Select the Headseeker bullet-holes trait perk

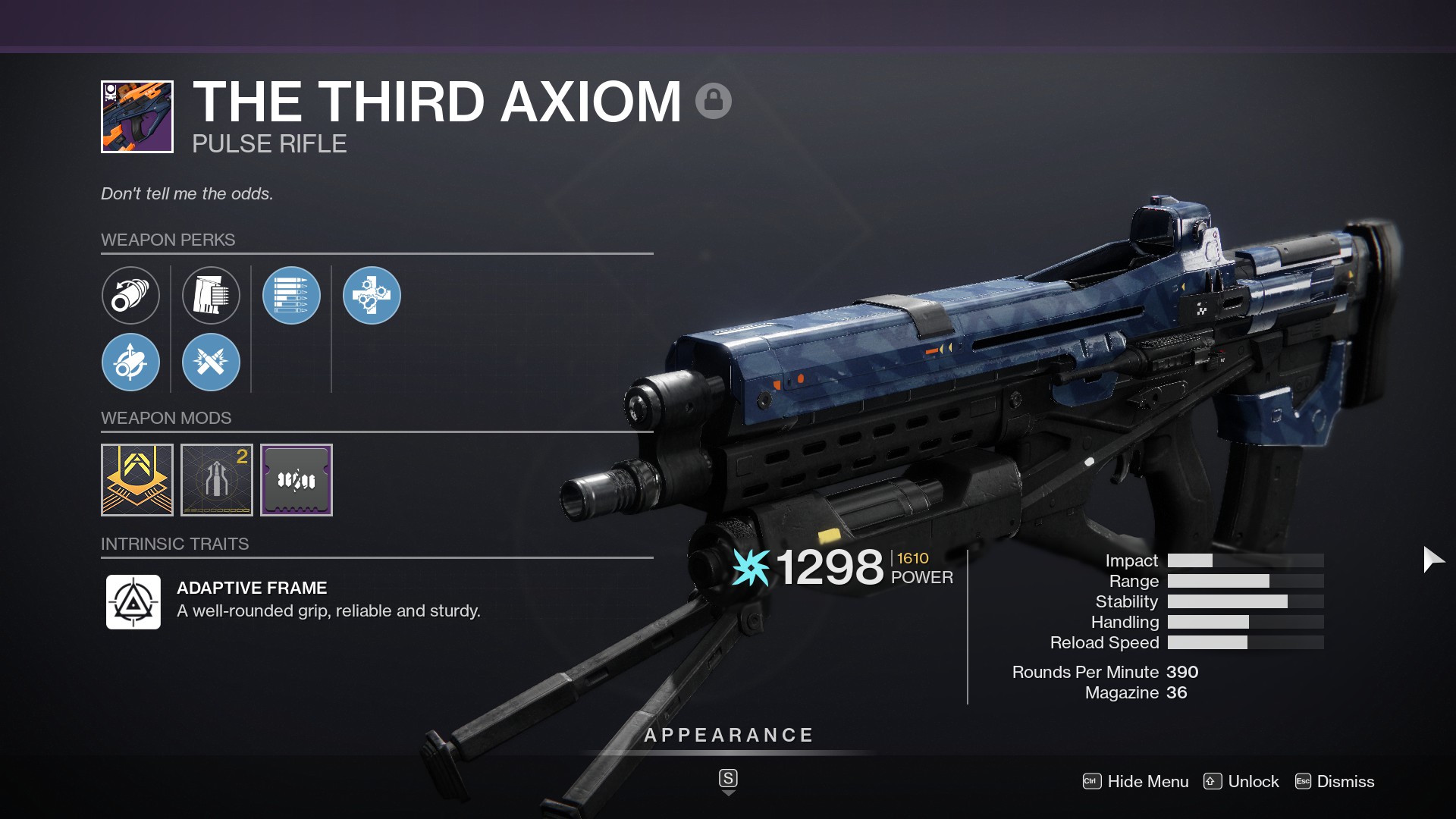371,296
